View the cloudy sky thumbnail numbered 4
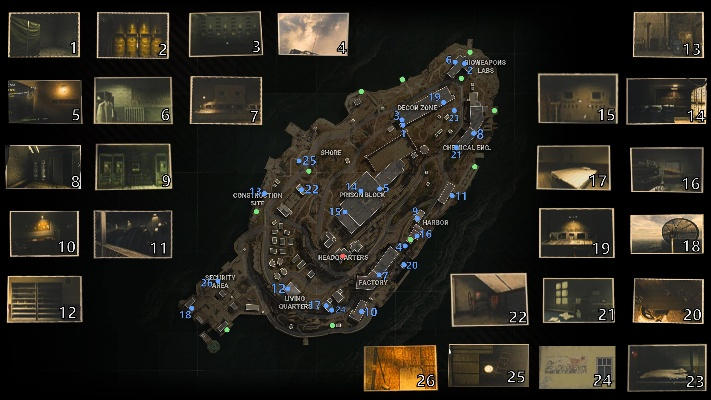711x400 pixels. click(311, 34)
